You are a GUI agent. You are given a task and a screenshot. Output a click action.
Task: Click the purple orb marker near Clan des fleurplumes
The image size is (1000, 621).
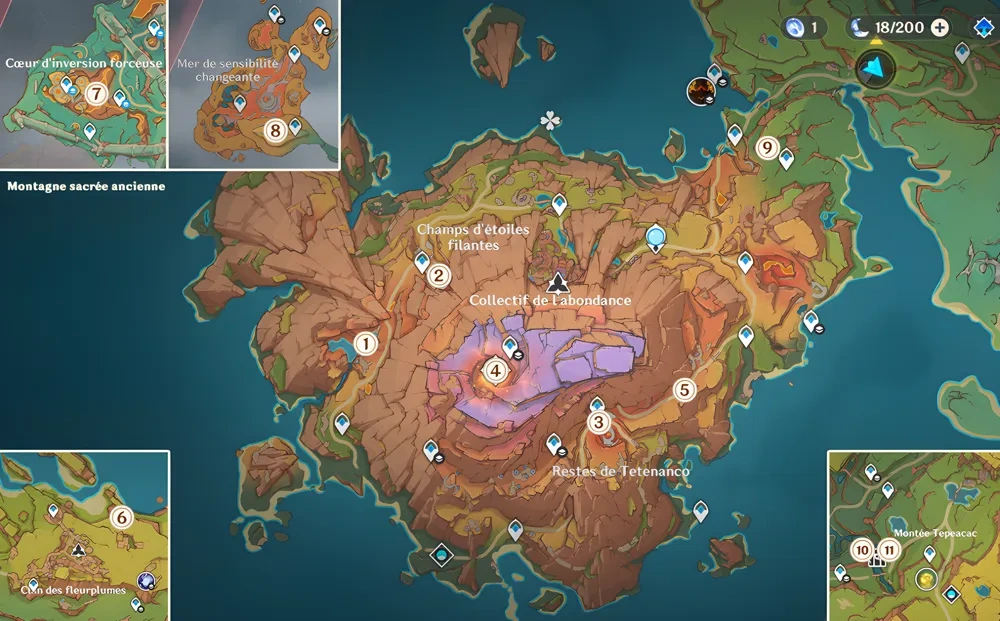pyautogui.click(x=147, y=581)
